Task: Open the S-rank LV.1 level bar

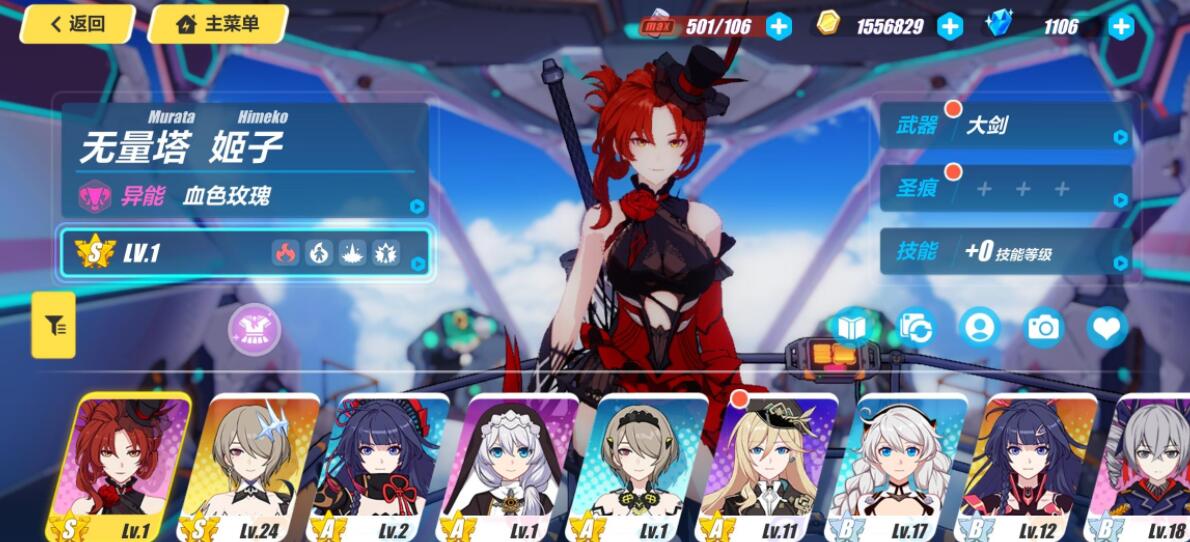Action: [x=245, y=253]
